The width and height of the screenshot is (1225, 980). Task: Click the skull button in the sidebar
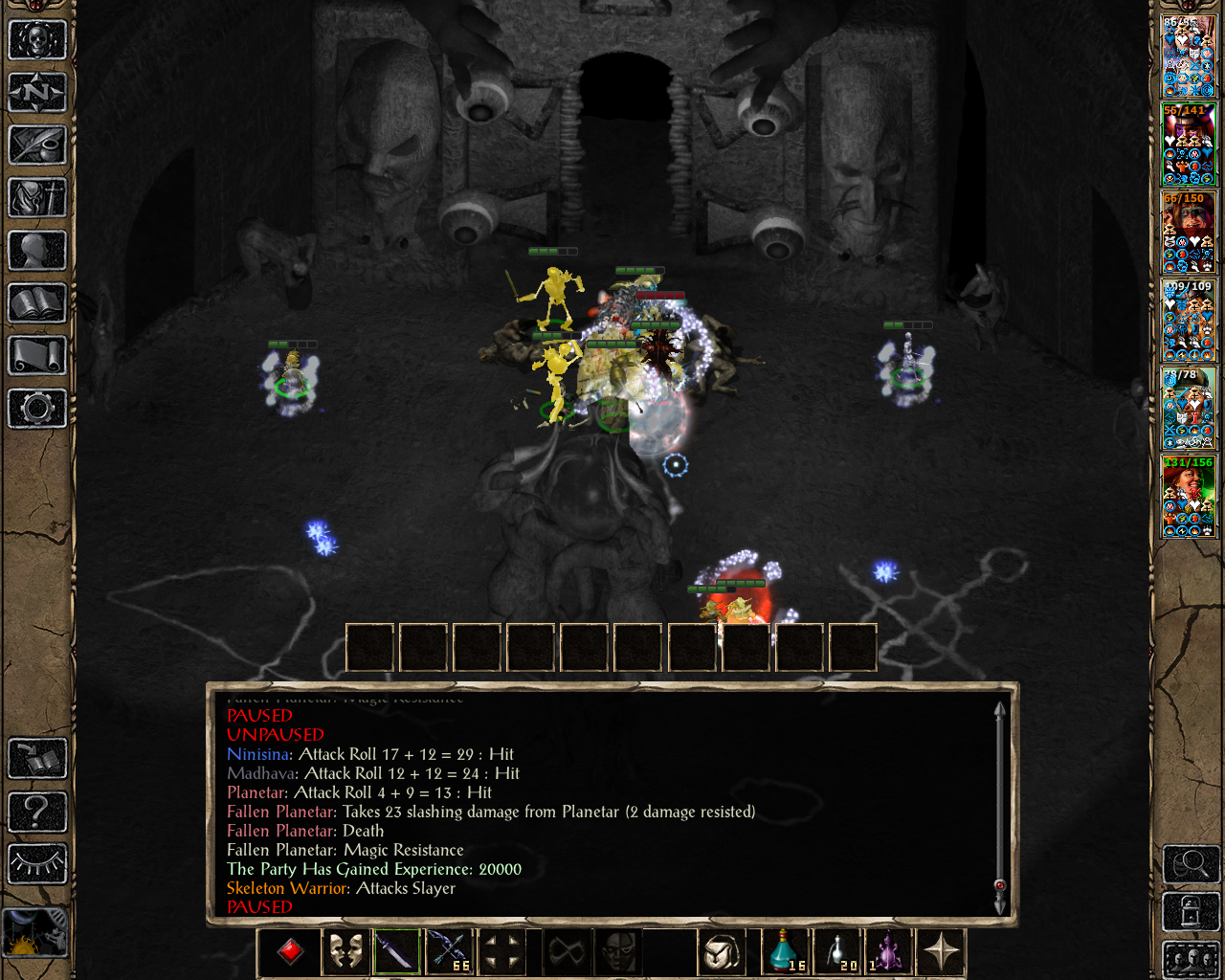click(x=37, y=40)
